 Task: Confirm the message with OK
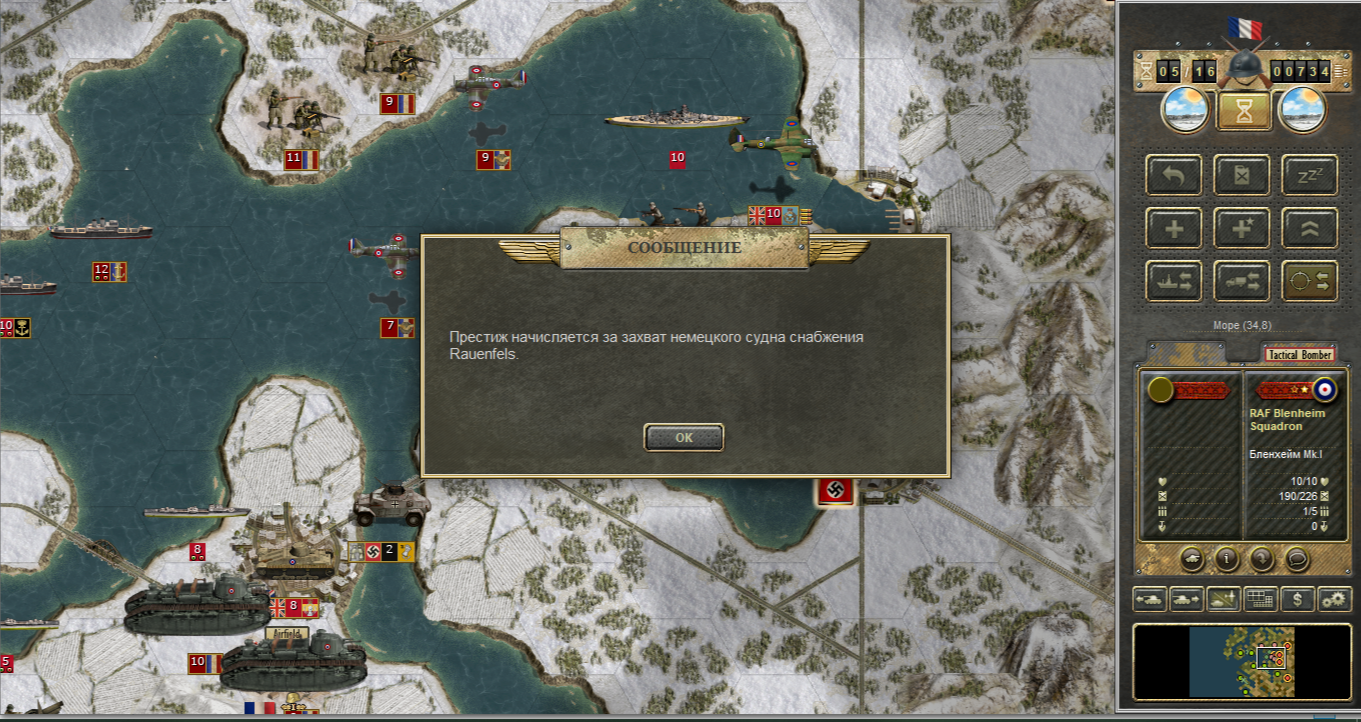pyautogui.click(x=684, y=437)
